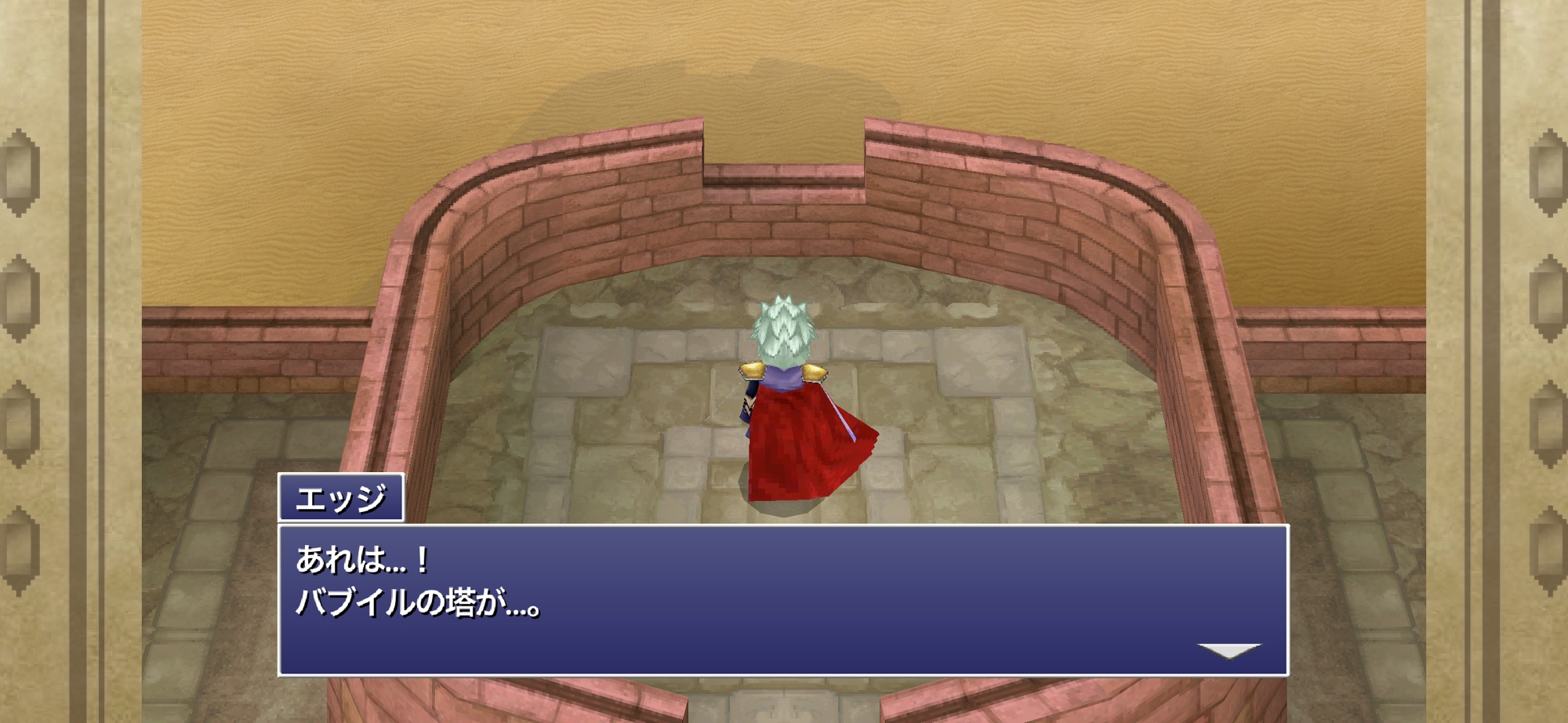Advance dialogue with the white down arrow

click(x=1229, y=651)
